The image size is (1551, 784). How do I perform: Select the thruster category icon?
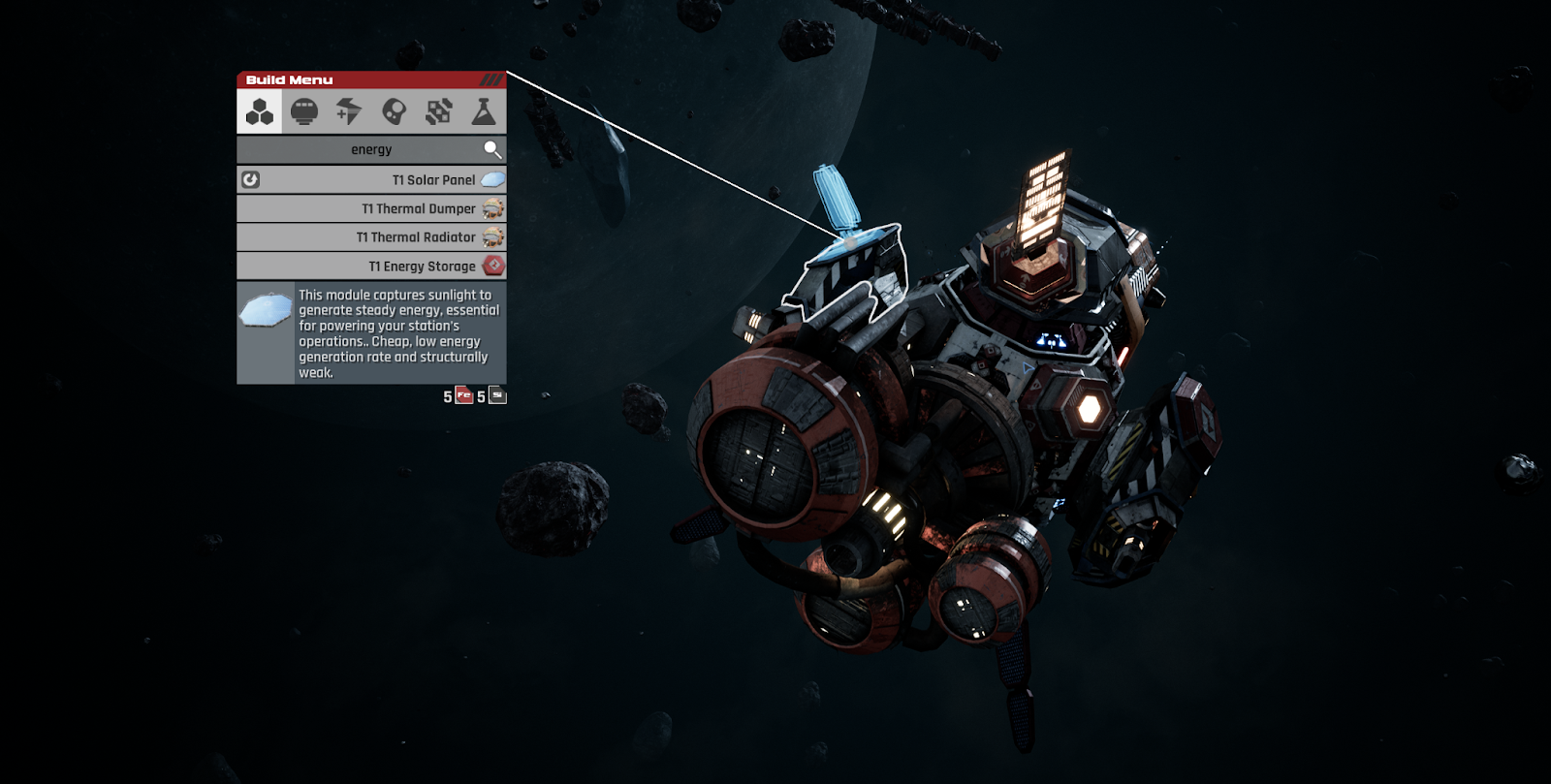349,110
